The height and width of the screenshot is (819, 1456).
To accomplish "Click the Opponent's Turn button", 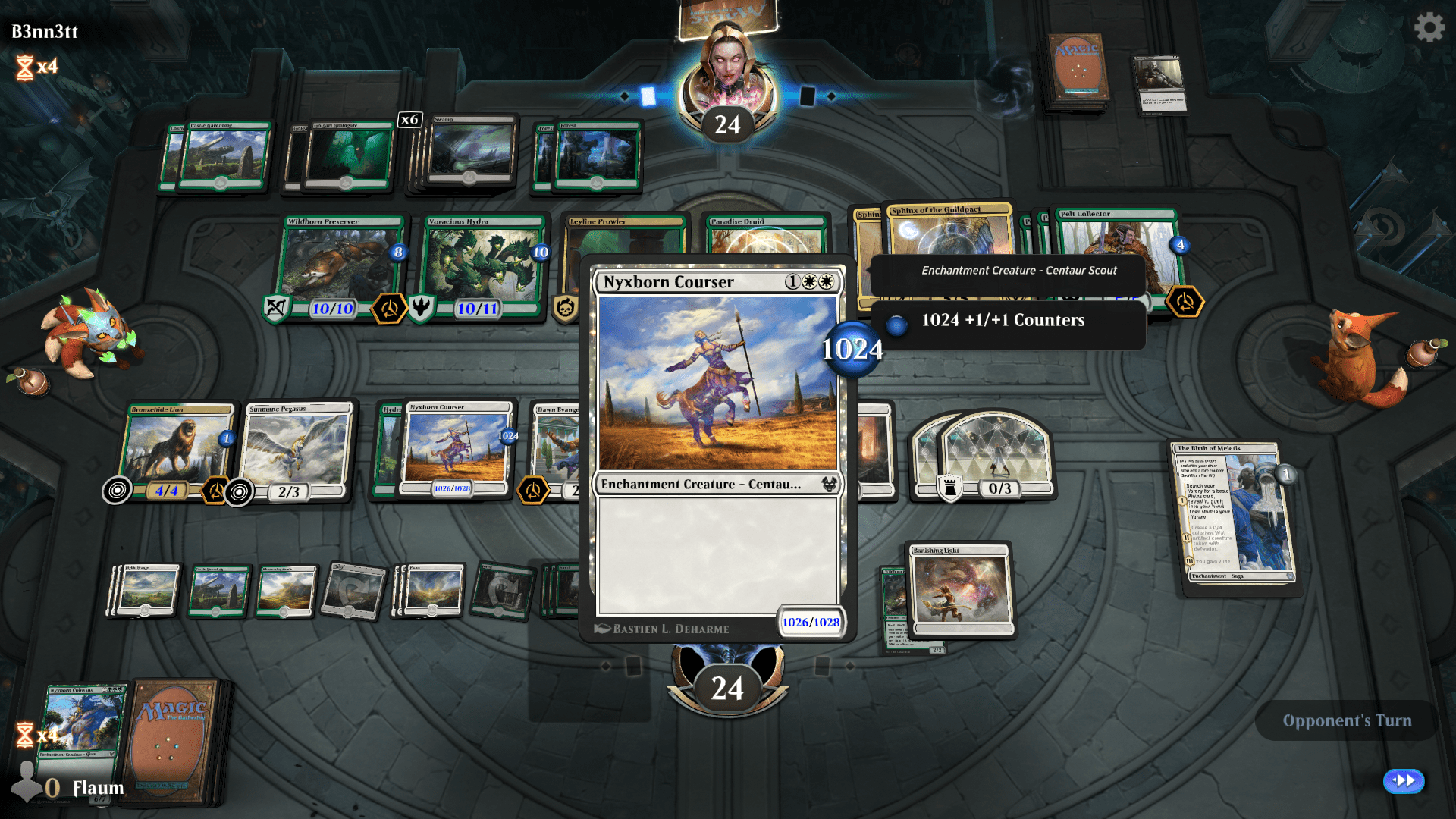I will 1346,720.
